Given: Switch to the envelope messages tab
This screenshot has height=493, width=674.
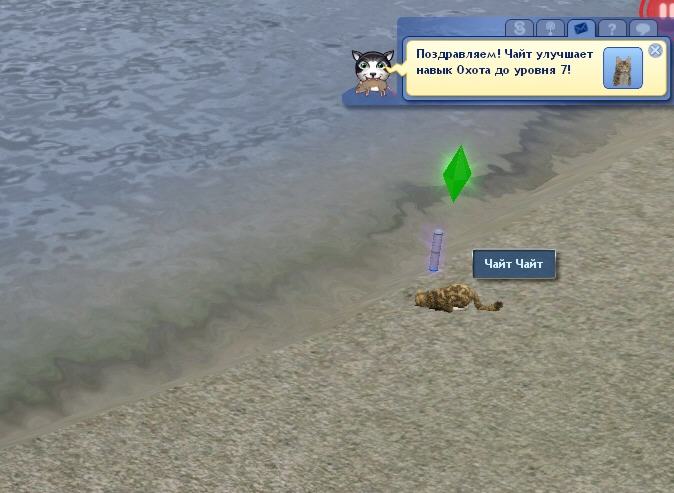Looking at the screenshot, I should 580,28.
